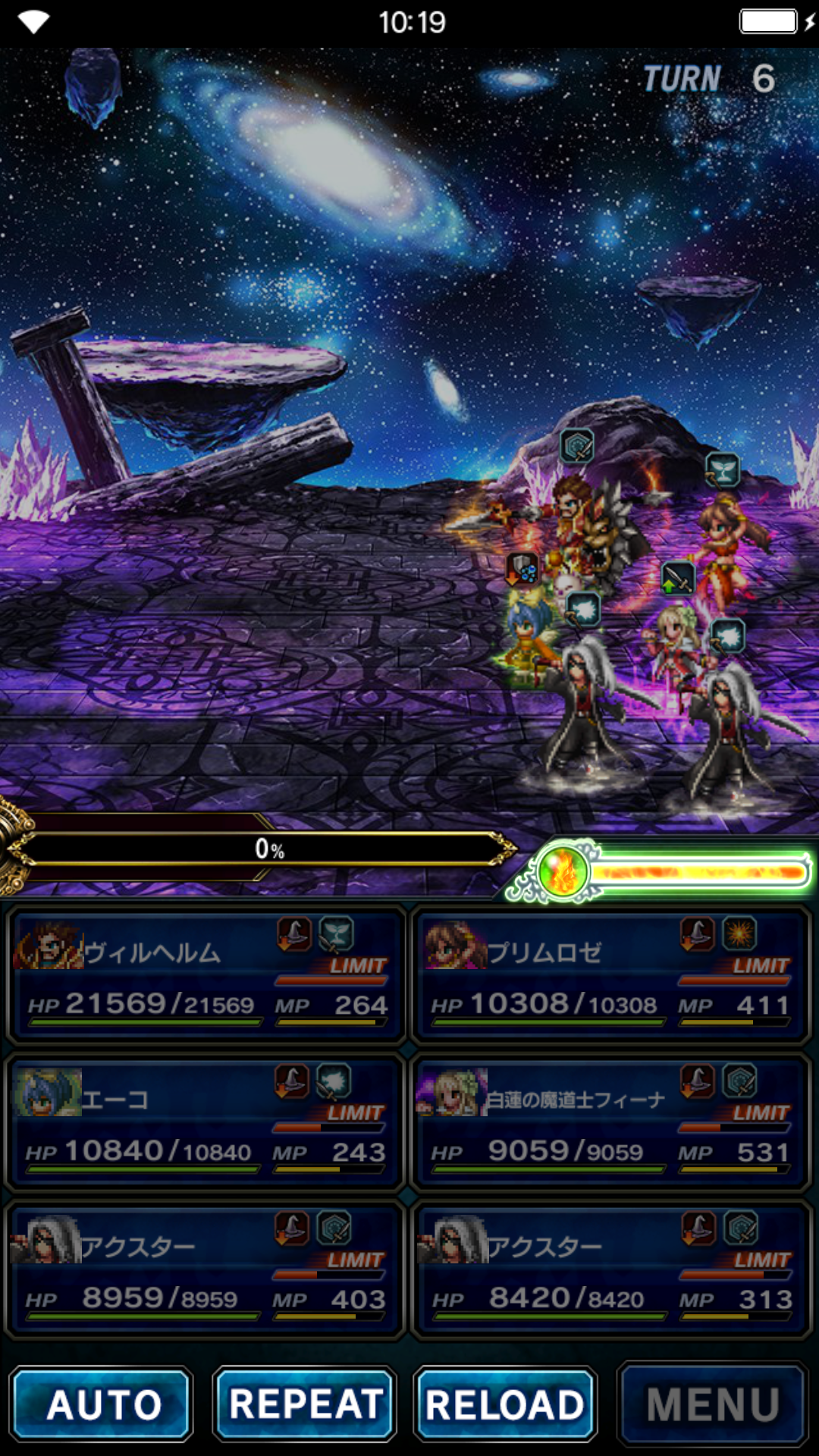
Task: Hit the RELOAD button
Action: point(505,1404)
